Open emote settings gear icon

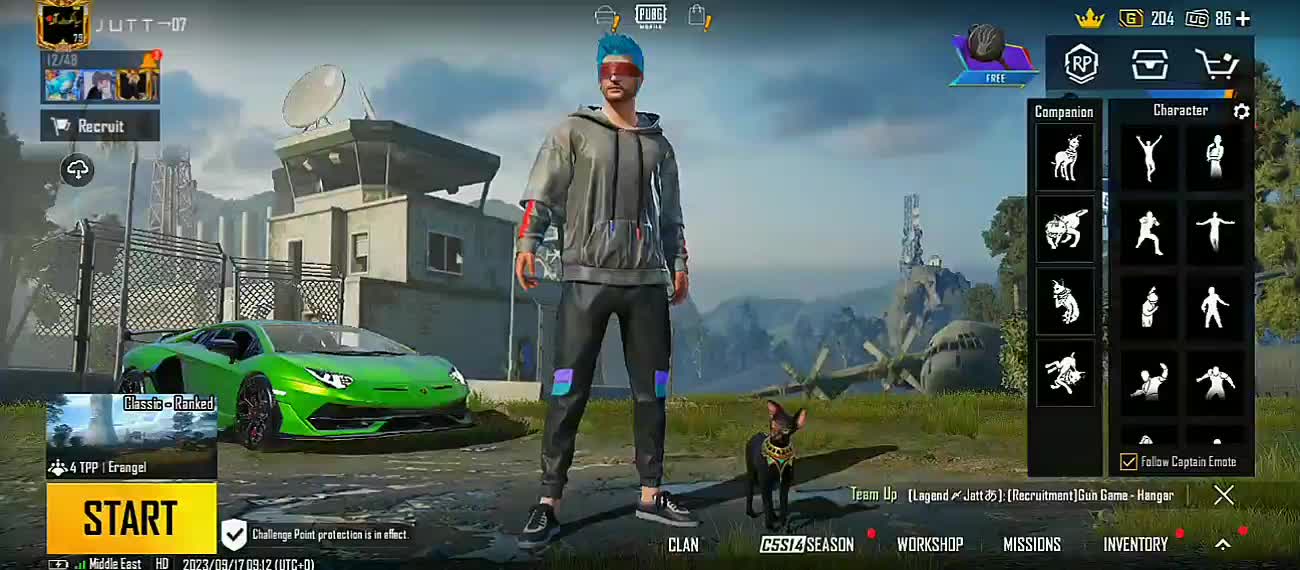point(1241,111)
